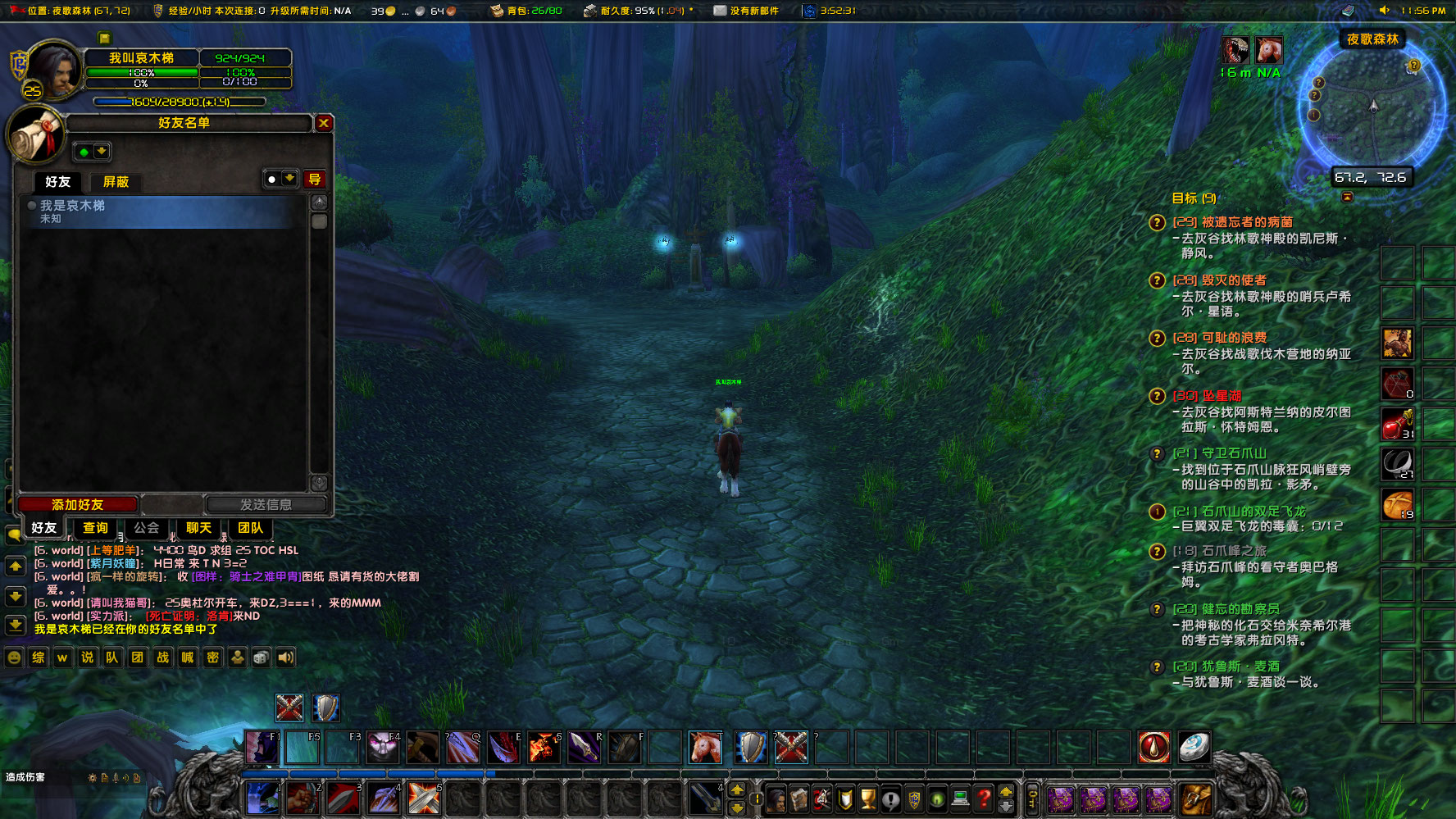Roll the dice icon in the chat bar

[261, 657]
